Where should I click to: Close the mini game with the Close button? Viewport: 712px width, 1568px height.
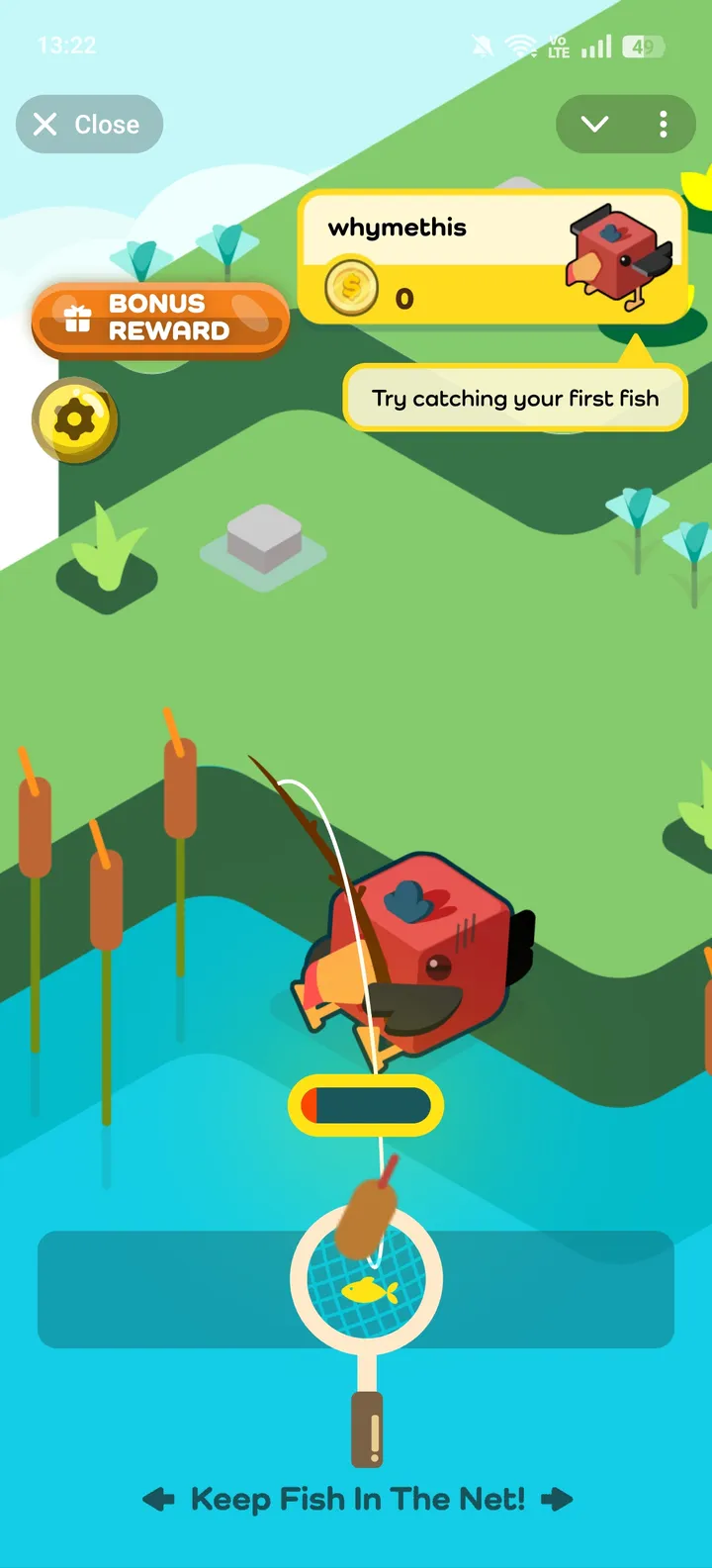pos(89,125)
